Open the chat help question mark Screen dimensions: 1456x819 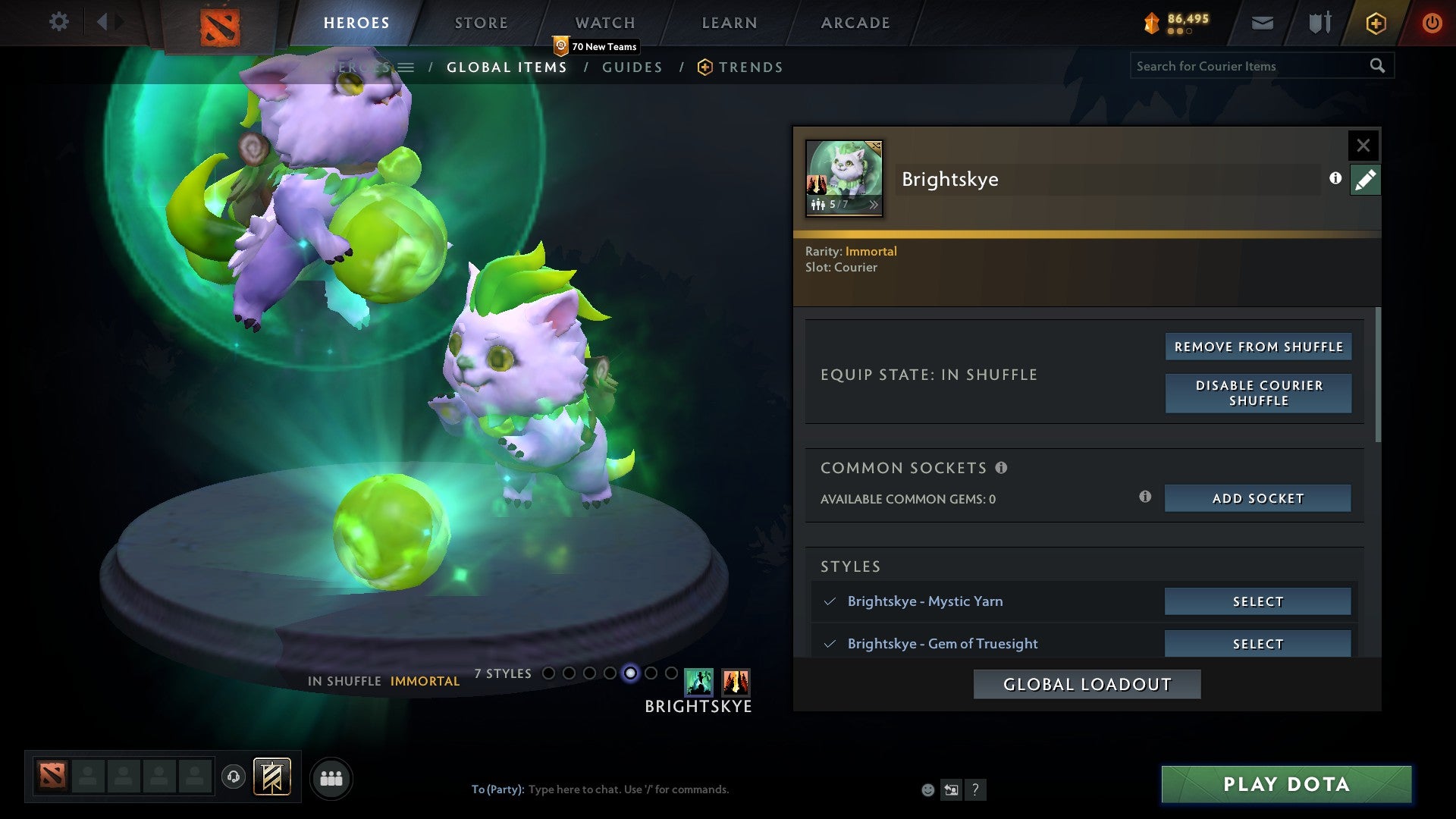pyautogui.click(x=976, y=789)
